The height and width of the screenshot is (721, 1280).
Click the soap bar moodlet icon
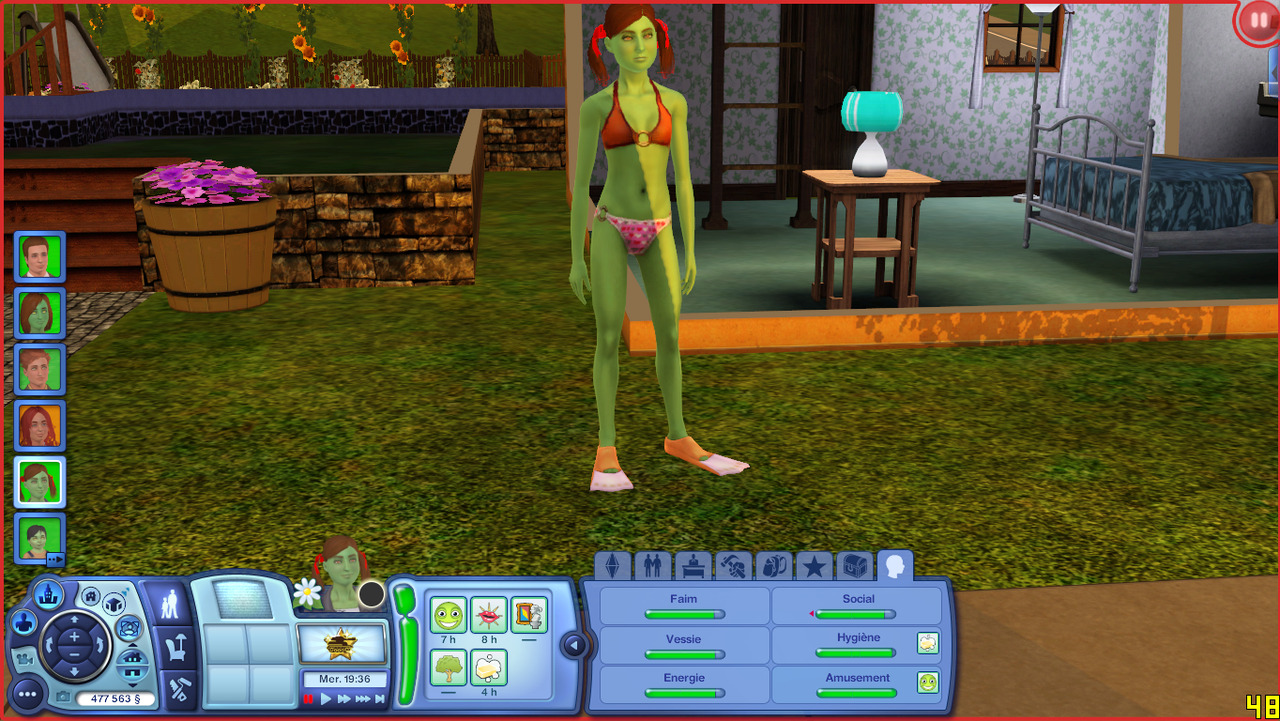click(490, 667)
